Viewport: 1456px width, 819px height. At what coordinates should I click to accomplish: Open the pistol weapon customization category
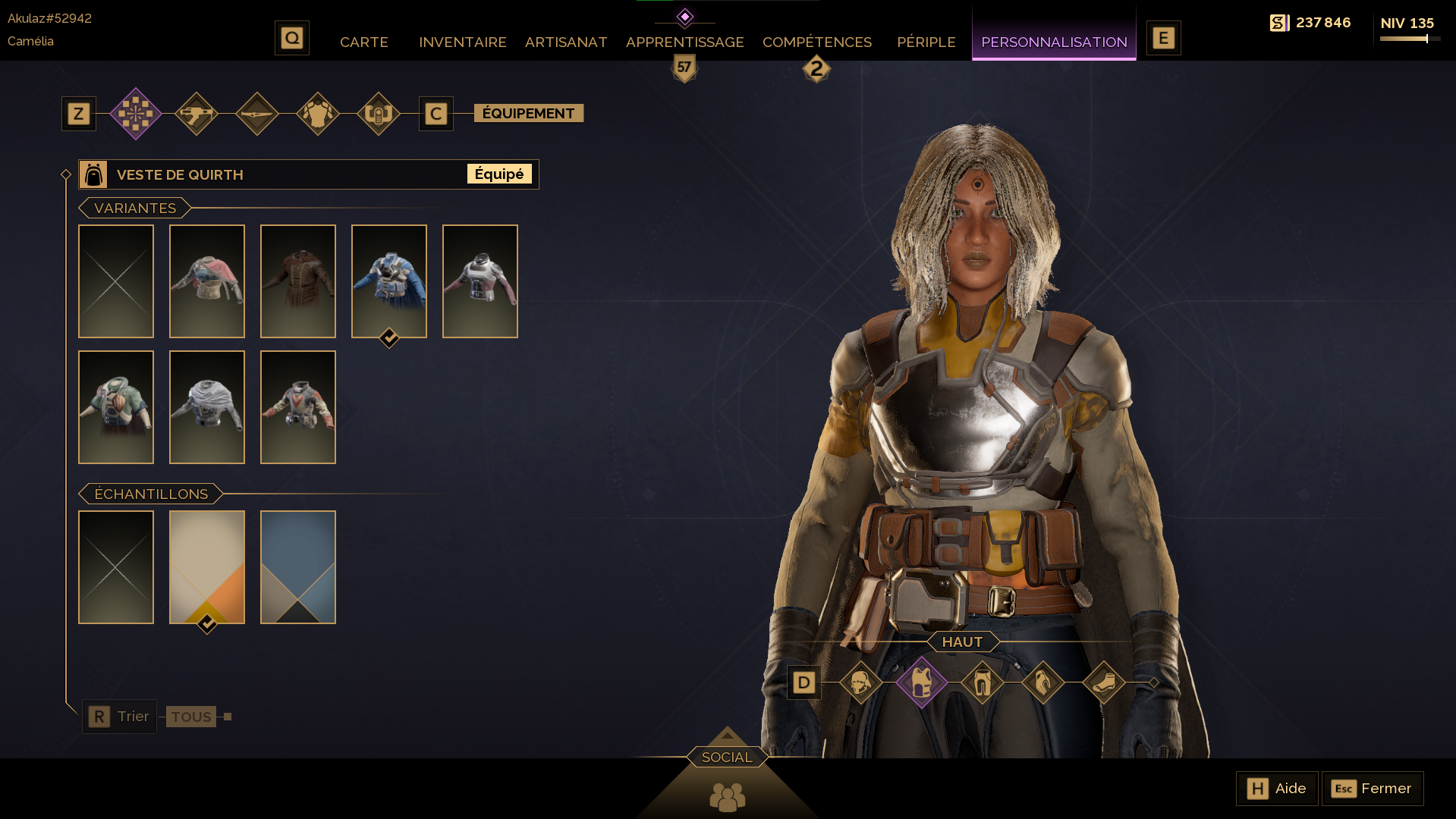pos(197,114)
